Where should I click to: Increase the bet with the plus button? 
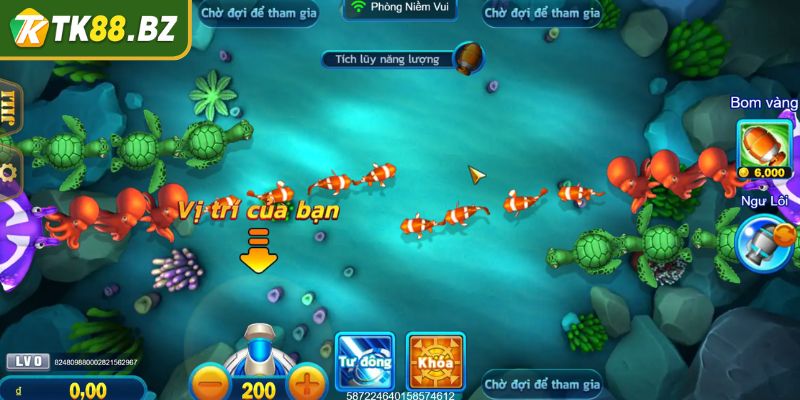[308, 384]
